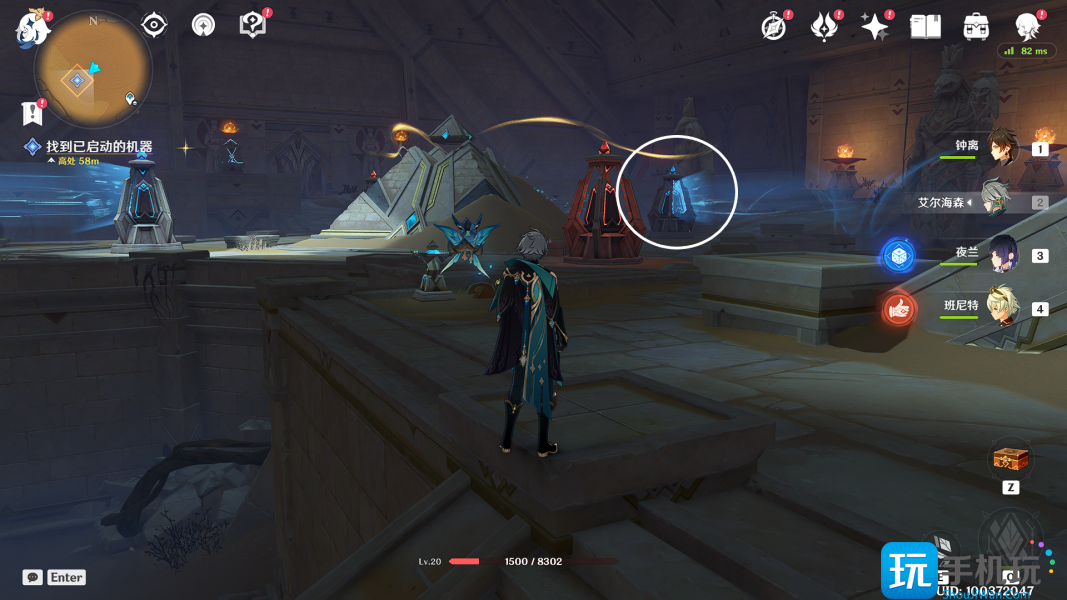Select party member 艾尔海森
The height and width of the screenshot is (600, 1067).
click(x=996, y=199)
